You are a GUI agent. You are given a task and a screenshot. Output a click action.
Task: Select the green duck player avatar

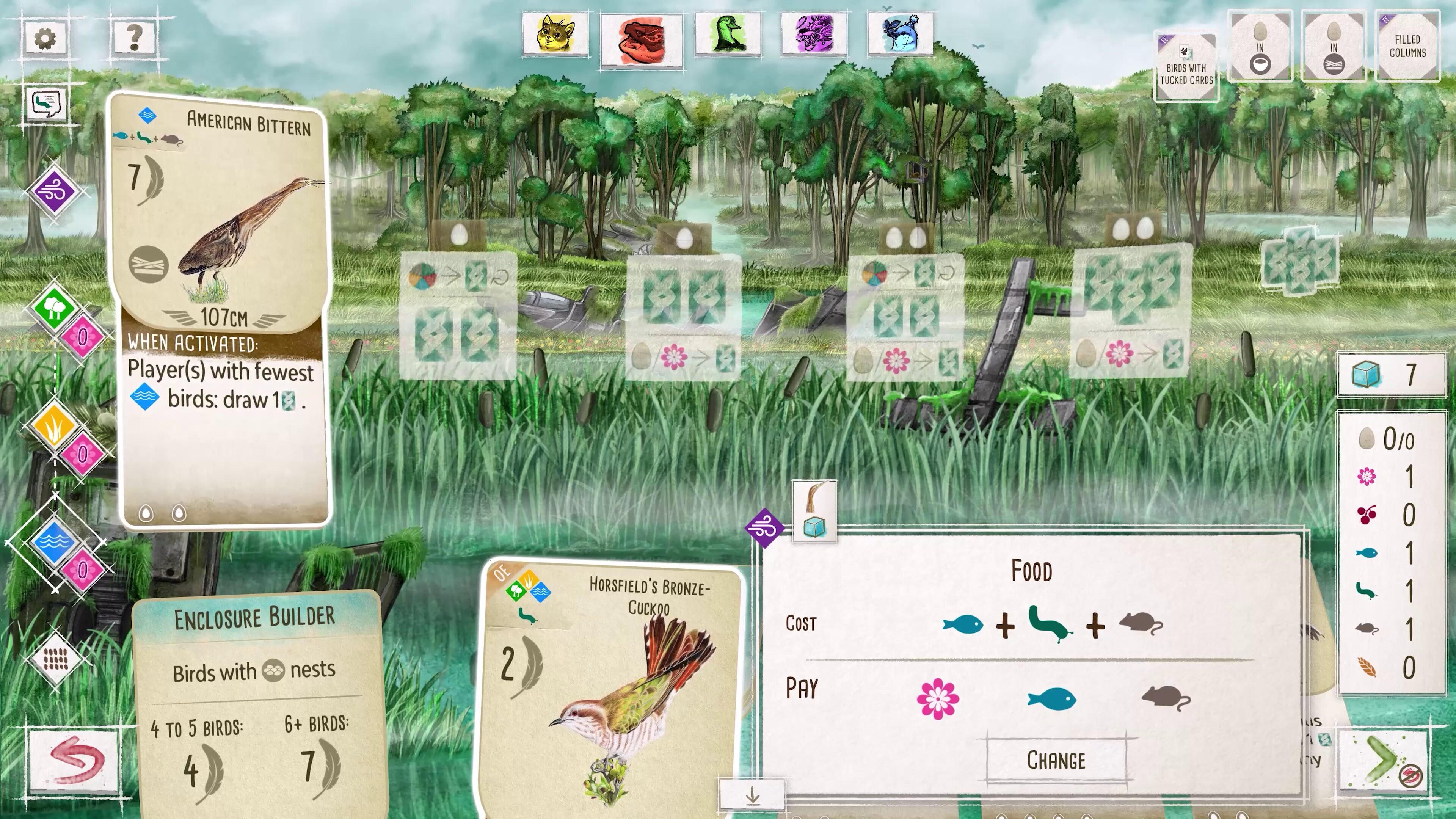728,35
